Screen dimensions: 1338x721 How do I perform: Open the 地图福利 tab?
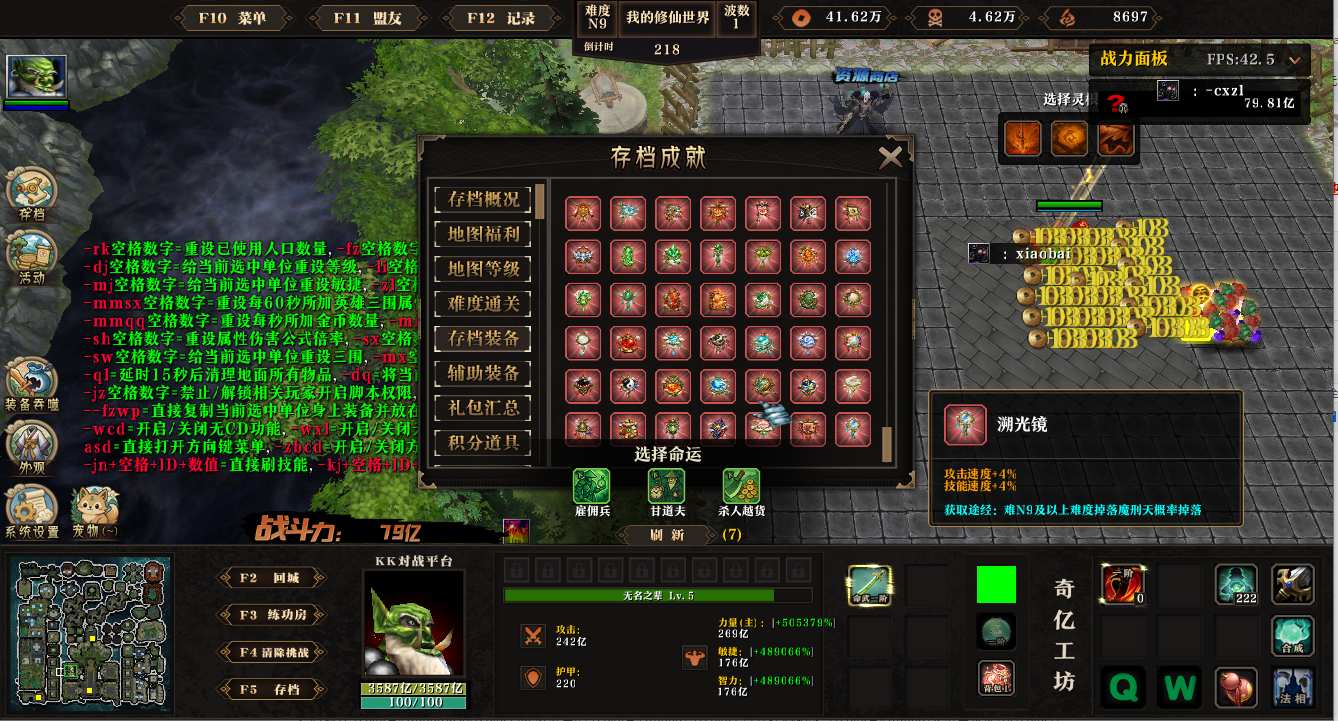(483, 234)
